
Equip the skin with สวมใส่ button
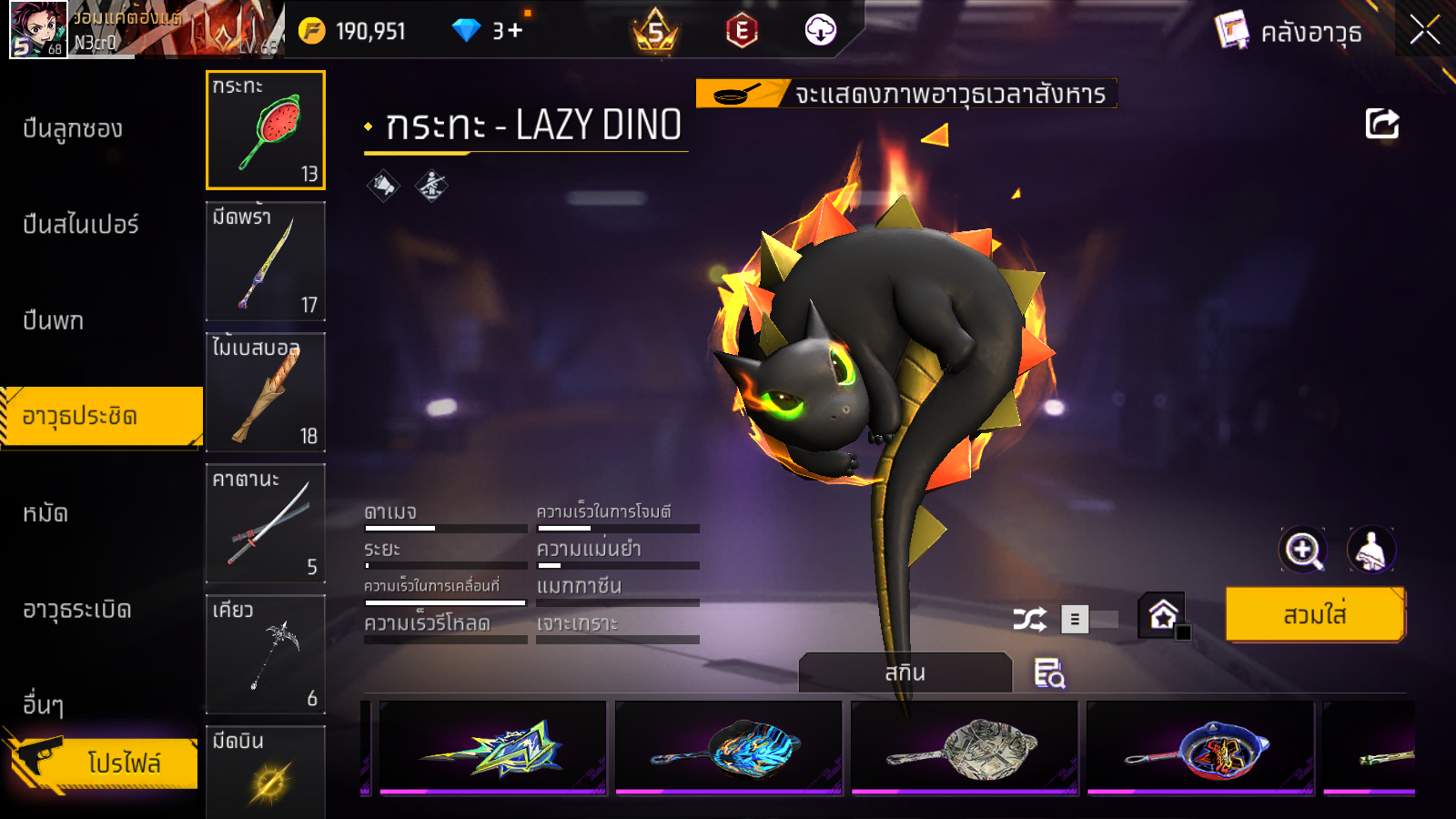pyautogui.click(x=1315, y=615)
